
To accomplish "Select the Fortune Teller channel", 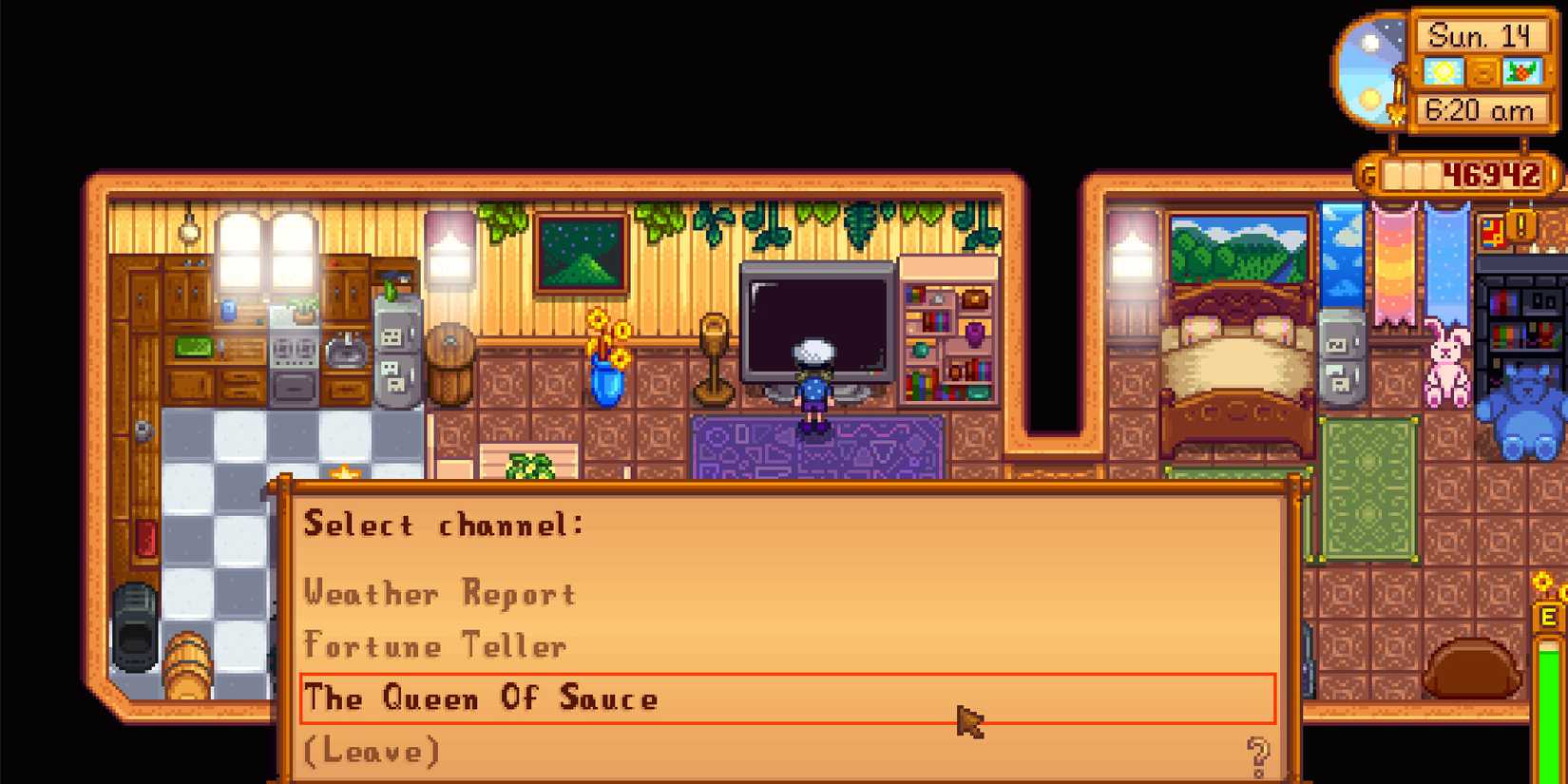I will tap(432, 645).
